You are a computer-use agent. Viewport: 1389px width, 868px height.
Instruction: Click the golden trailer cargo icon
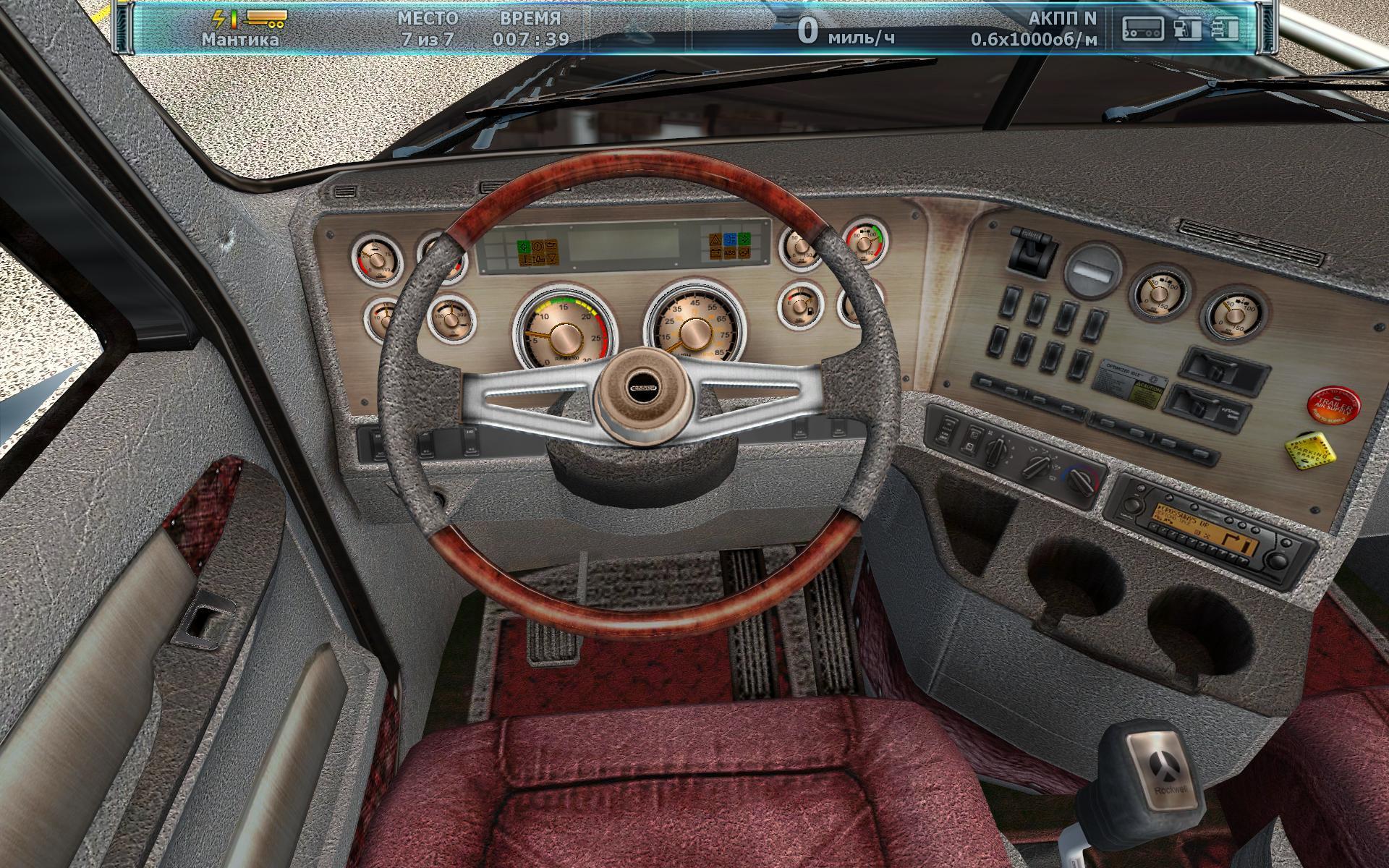point(265,17)
